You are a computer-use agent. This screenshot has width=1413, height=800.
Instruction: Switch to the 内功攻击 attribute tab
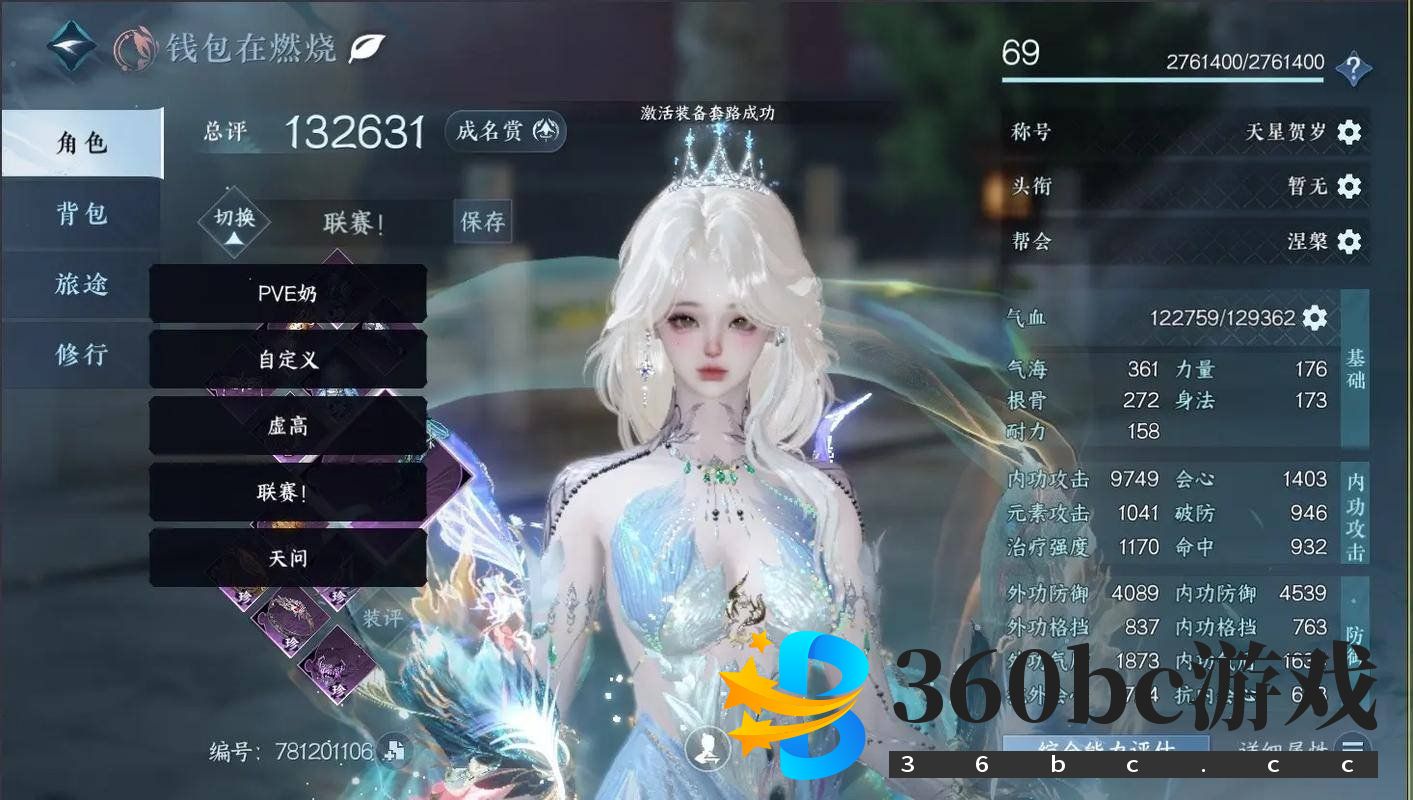[1355, 513]
